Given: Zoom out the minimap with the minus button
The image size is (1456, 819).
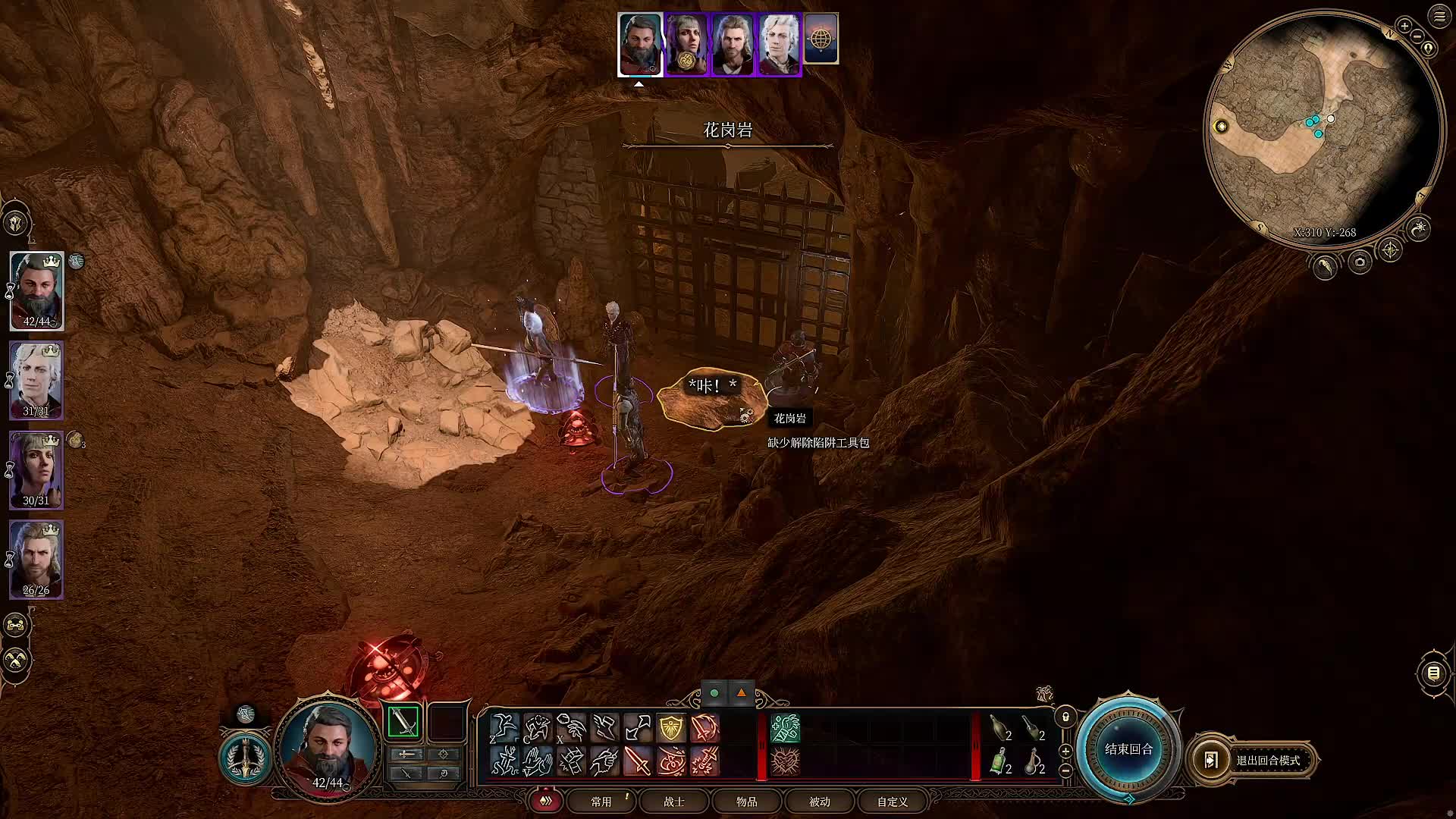Looking at the screenshot, I should coord(1418,36).
